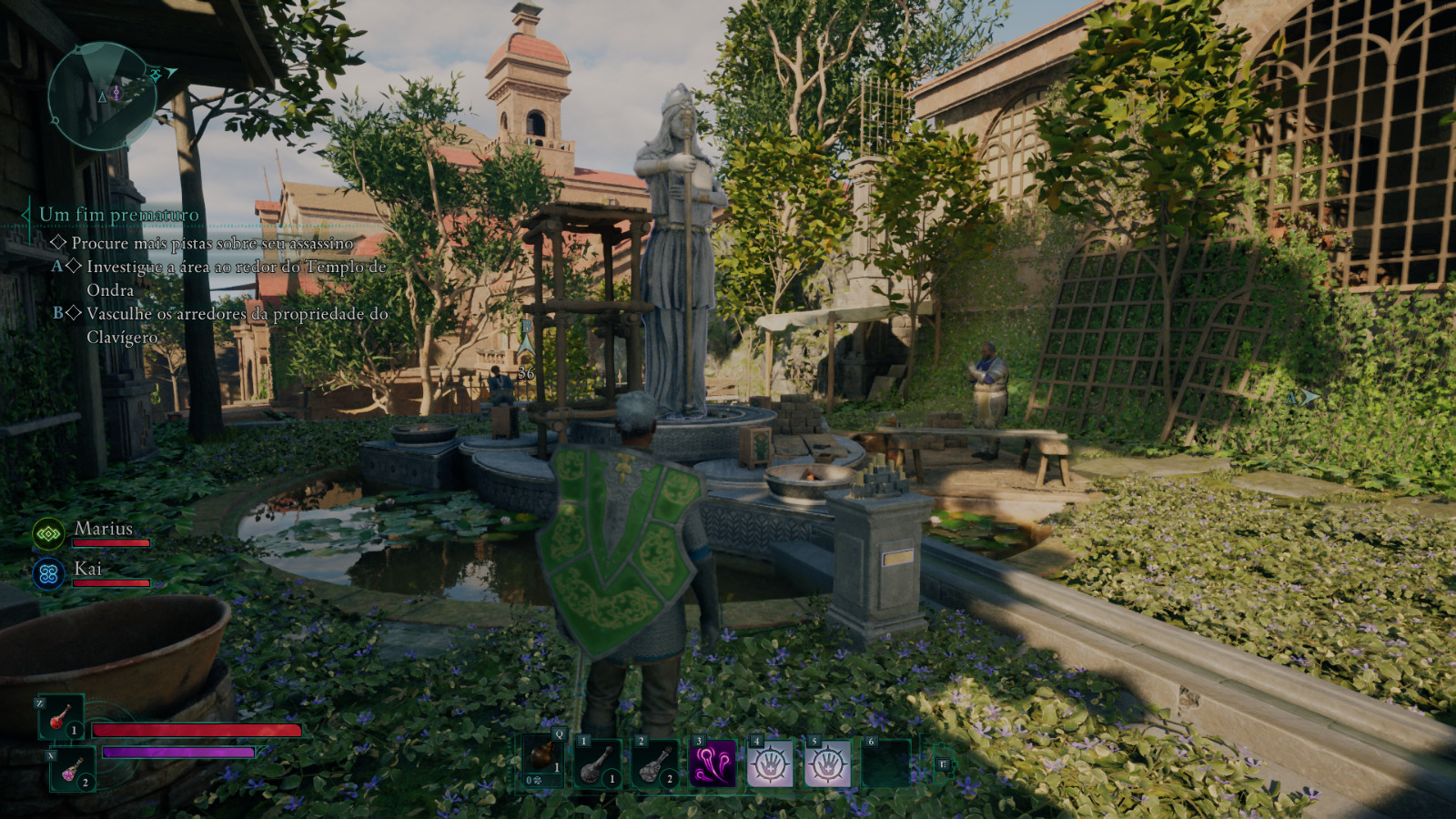Click the waypoint marker B showing distance 36
Image resolution: width=1456 pixels, height=819 pixels.
click(x=526, y=346)
